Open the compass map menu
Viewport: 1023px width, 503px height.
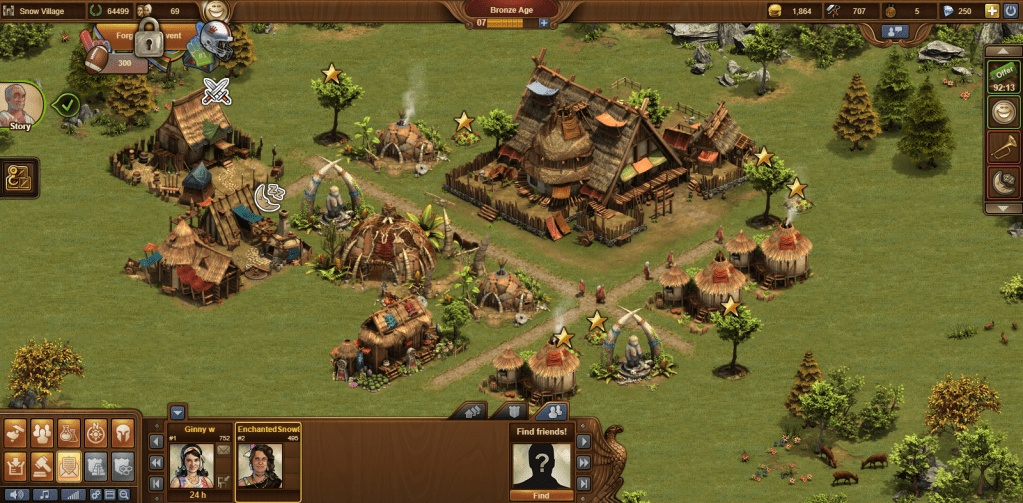(x=96, y=432)
